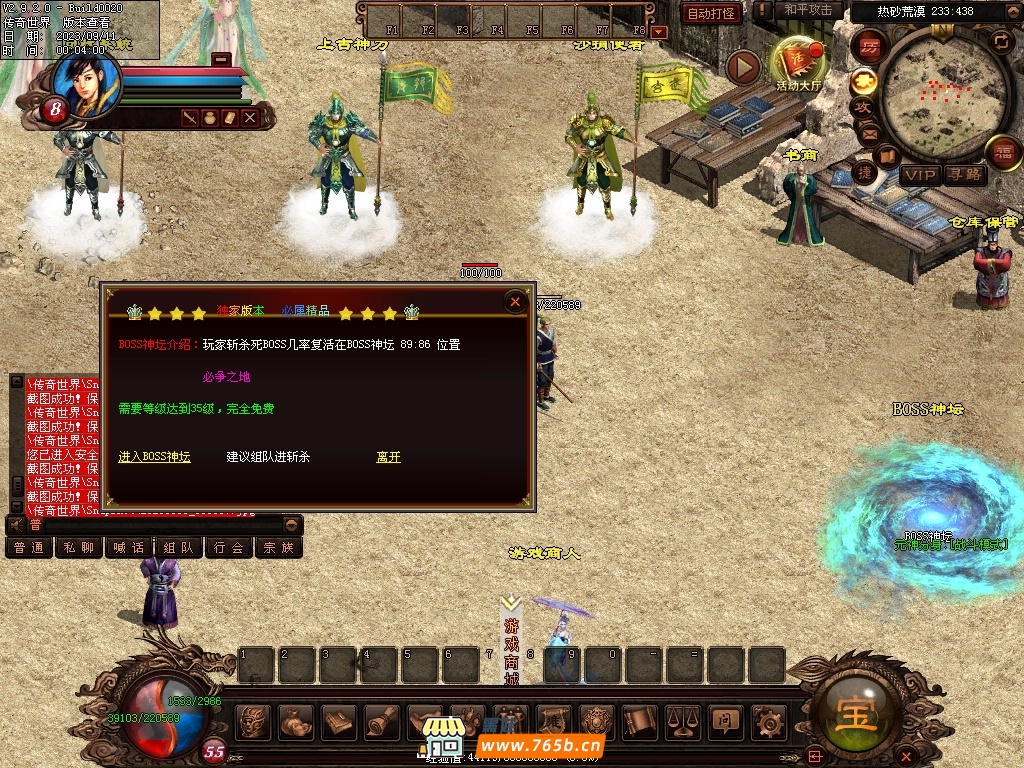Close the BOSS神坛 dialog window
Image resolution: width=1024 pixels, height=768 pixels.
click(515, 301)
